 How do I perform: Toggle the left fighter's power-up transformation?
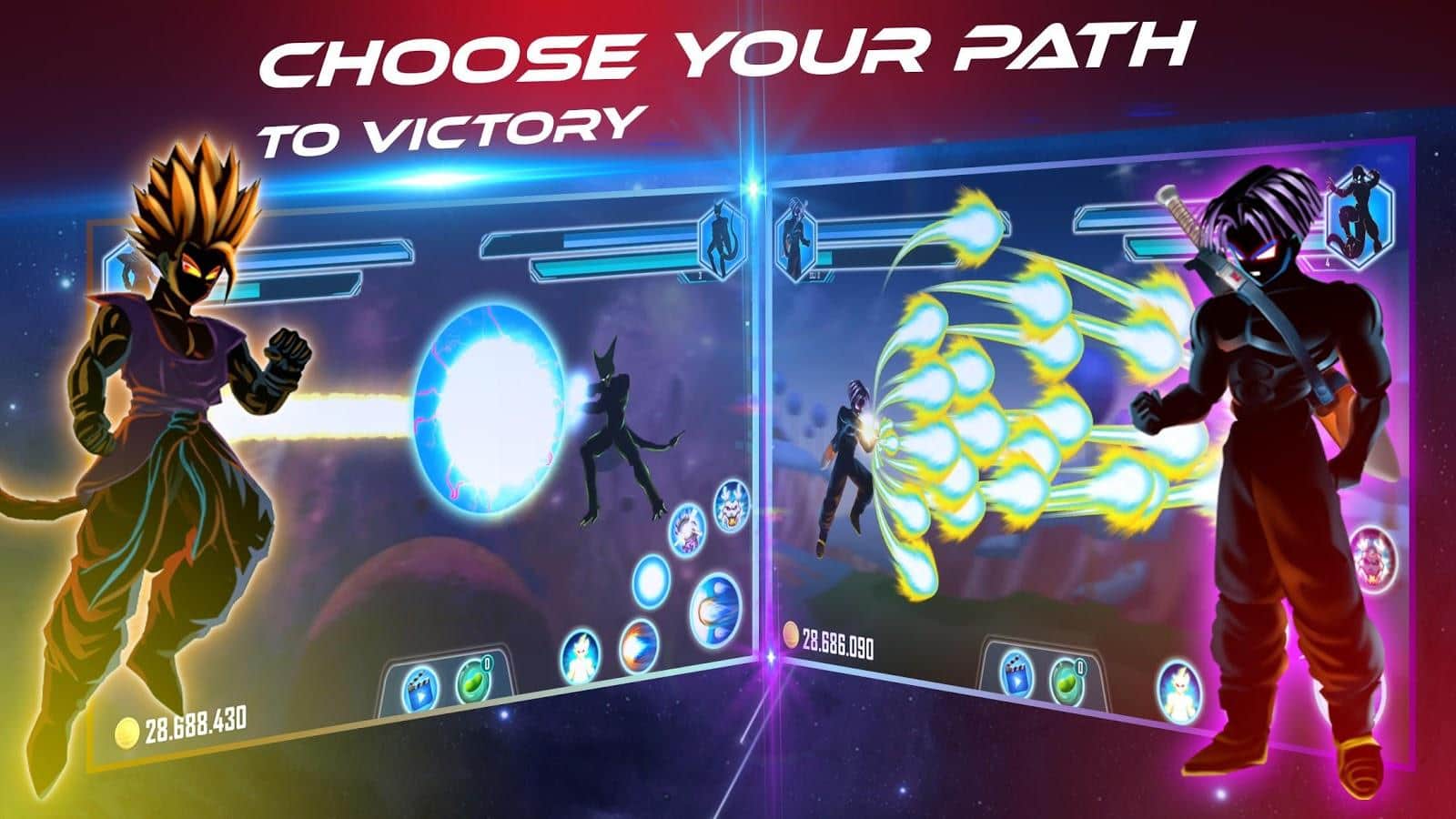pos(581,655)
